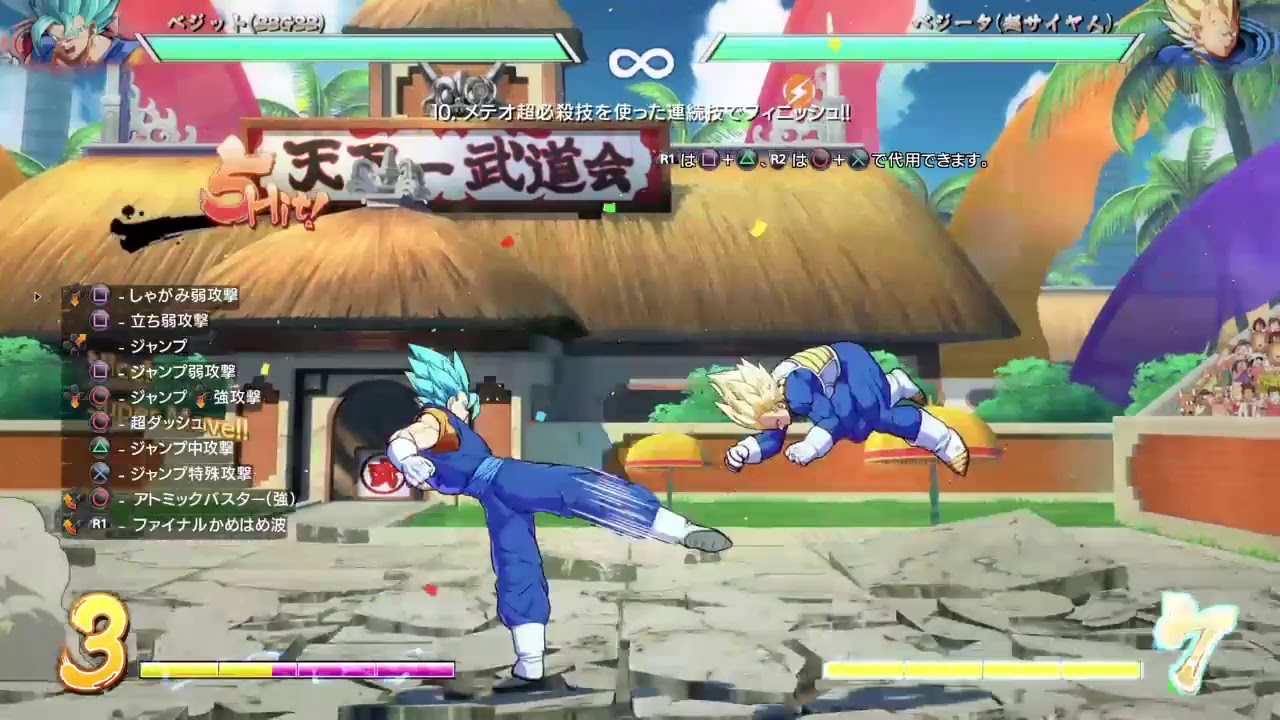
Task: Click the R1 substitution hint banner
Action: pyautogui.click(x=820, y=157)
